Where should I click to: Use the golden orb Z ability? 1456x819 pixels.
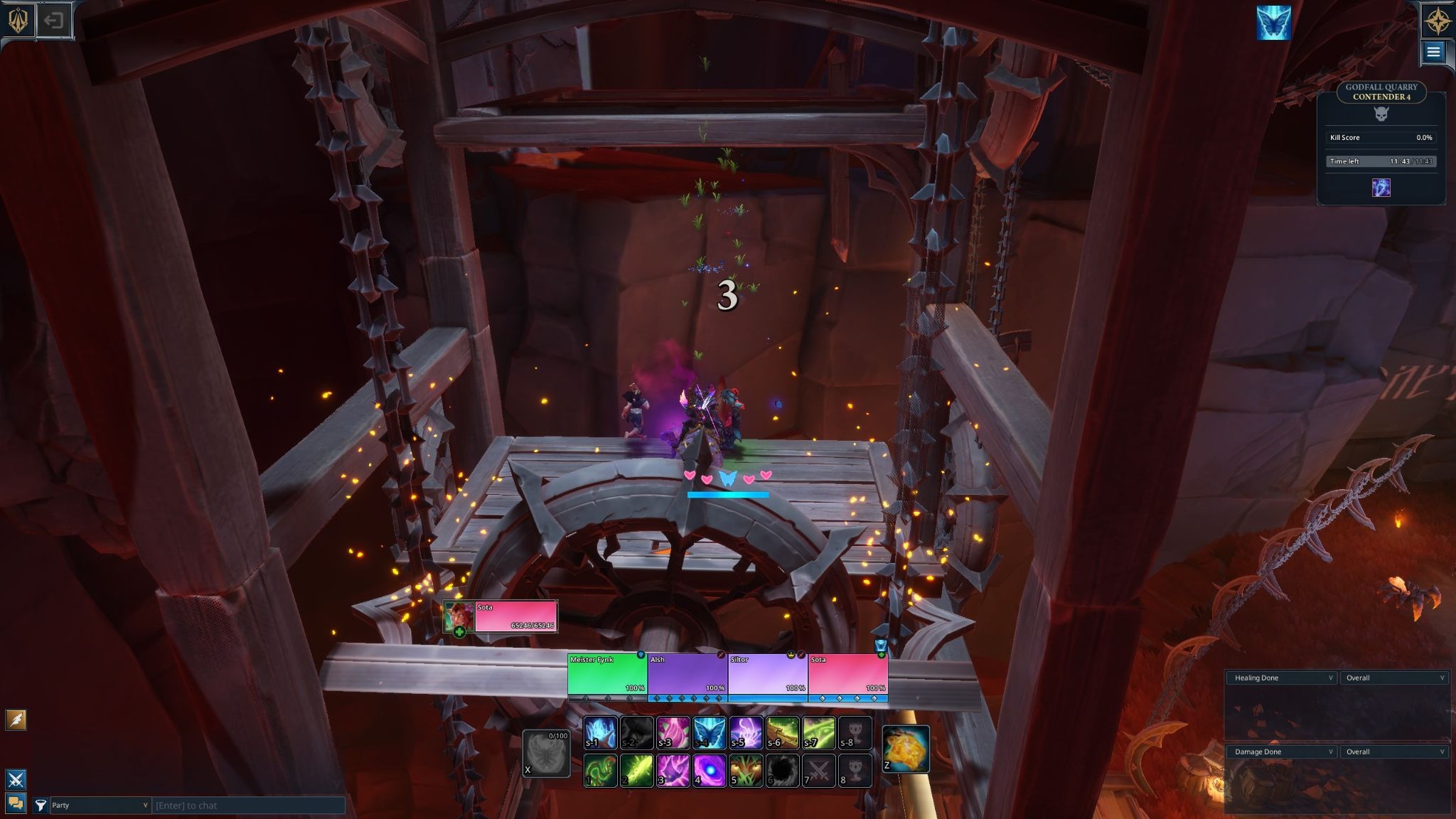(906, 749)
